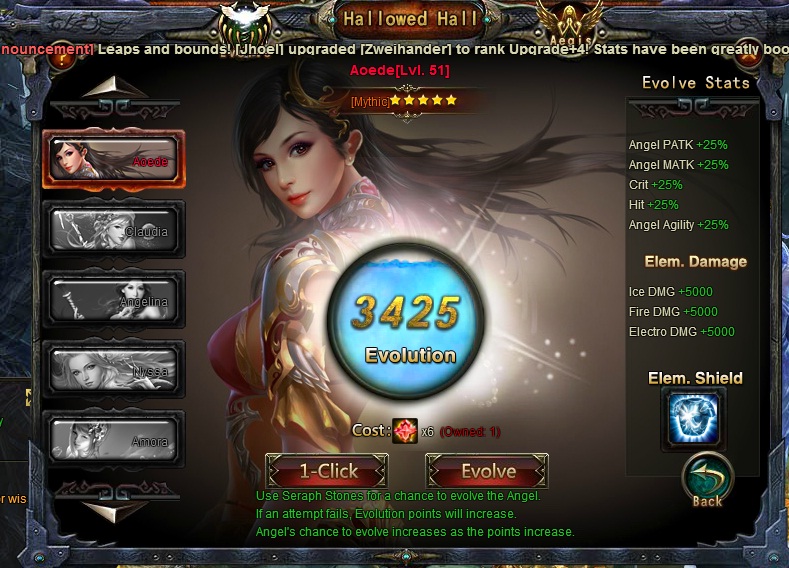Screen dimensions: 789x568
Task: View the Elem. Shield skill icon
Action: click(693, 418)
